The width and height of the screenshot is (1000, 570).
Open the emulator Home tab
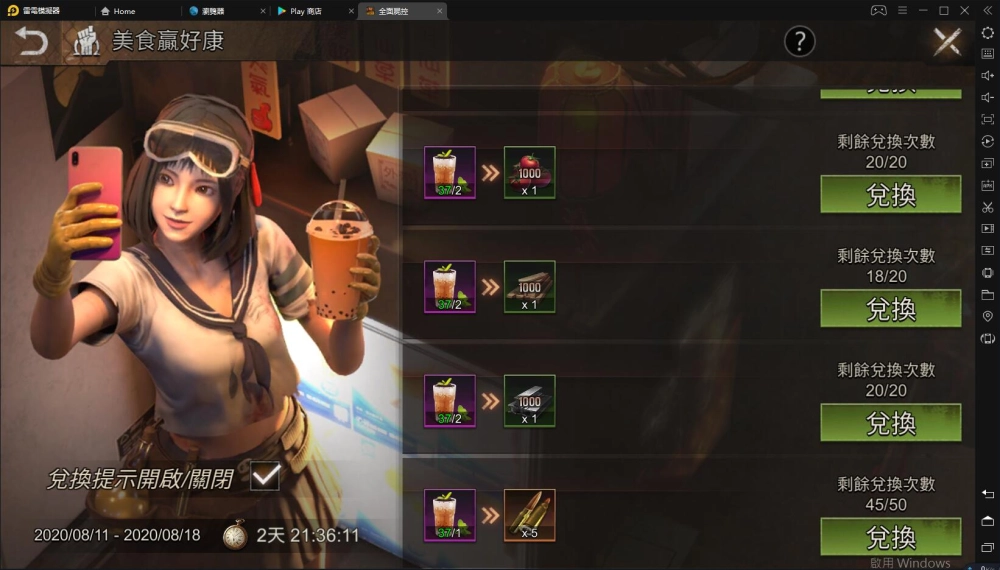(x=124, y=11)
